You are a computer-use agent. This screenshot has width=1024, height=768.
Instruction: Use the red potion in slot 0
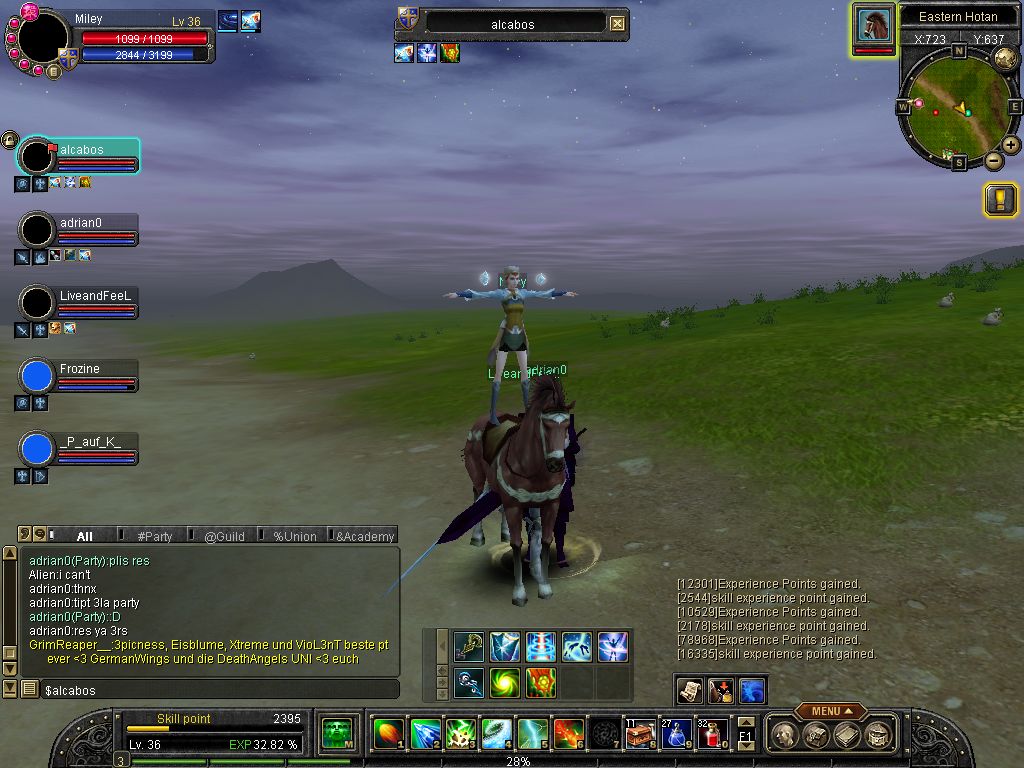[x=711, y=735]
